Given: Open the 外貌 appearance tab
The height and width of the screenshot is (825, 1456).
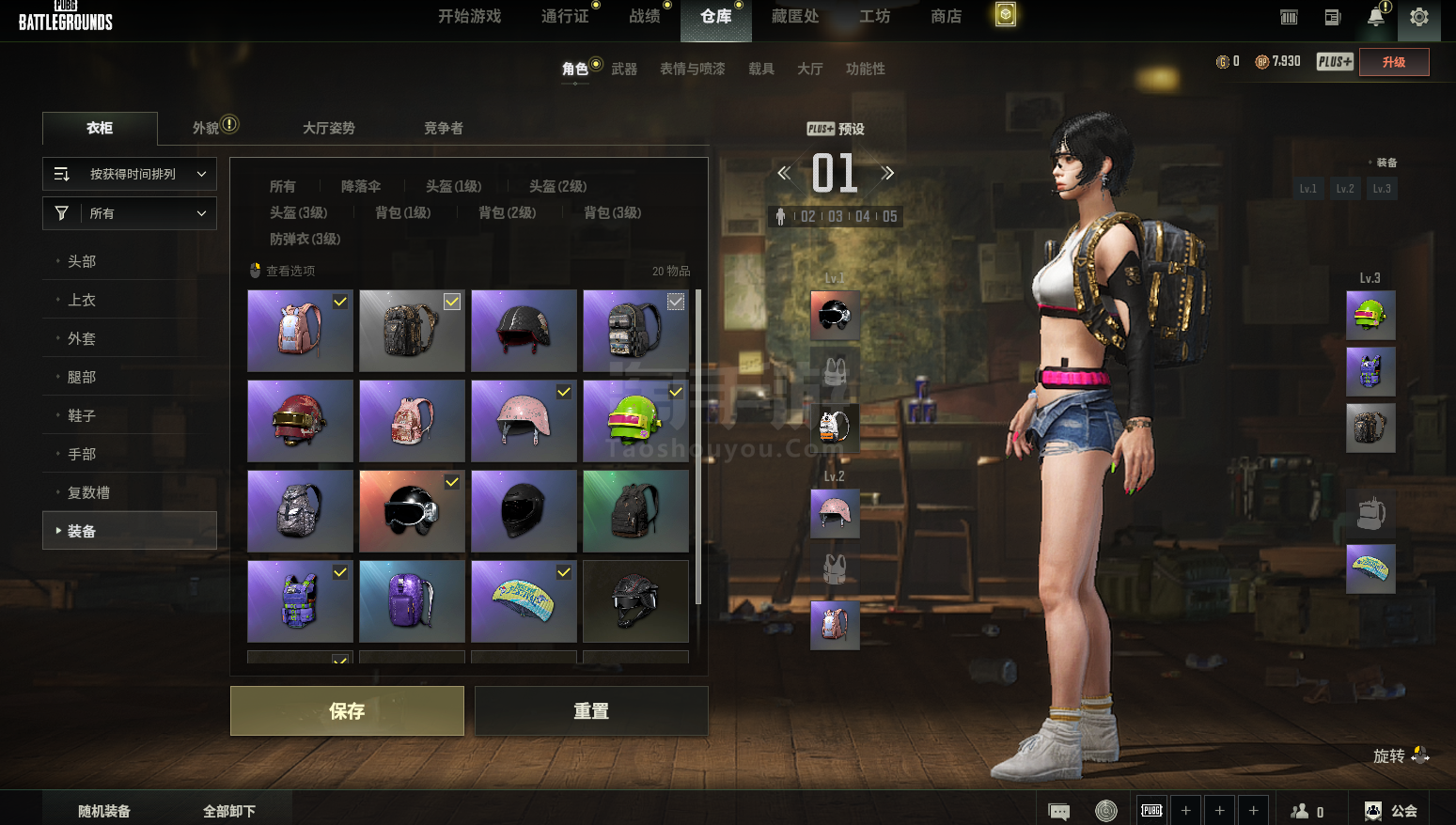Looking at the screenshot, I should (206, 128).
